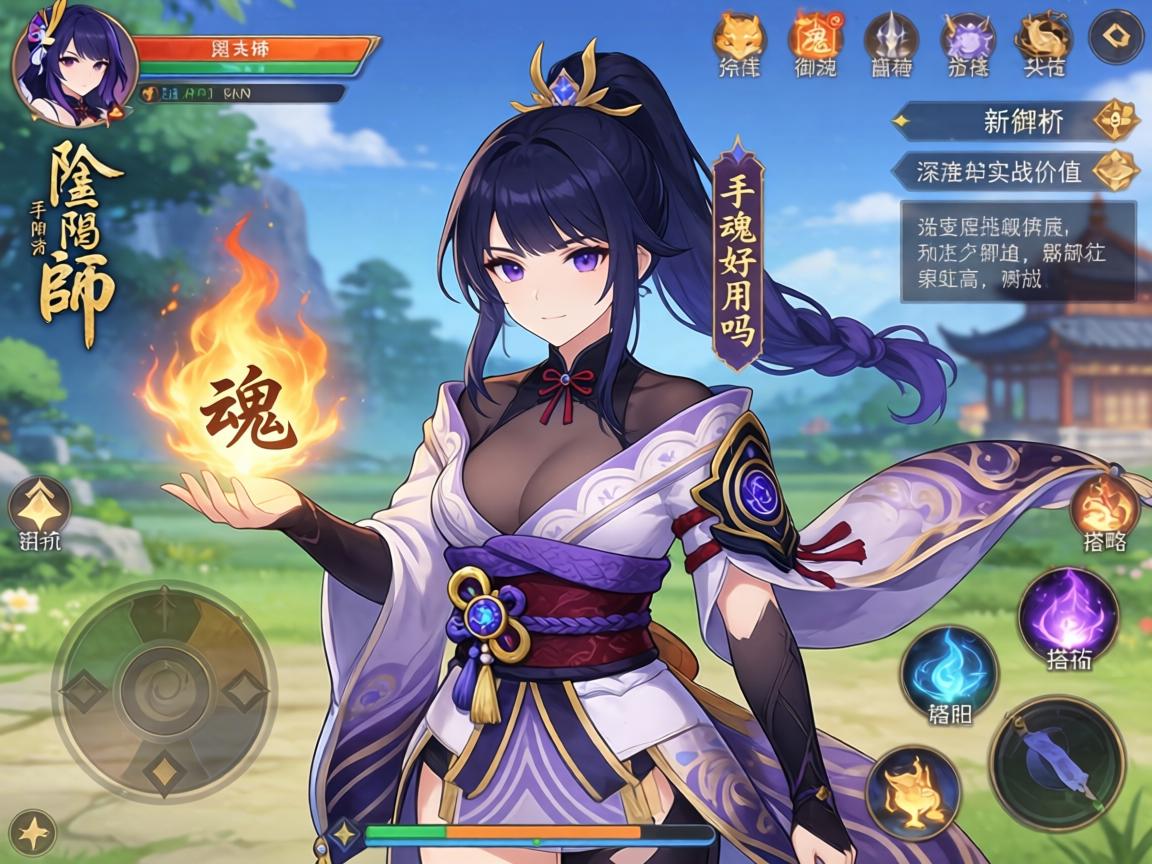Select the 实战价值 banner entry
The image size is (1152, 864).
pyautogui.click(x=1016, y=171)
